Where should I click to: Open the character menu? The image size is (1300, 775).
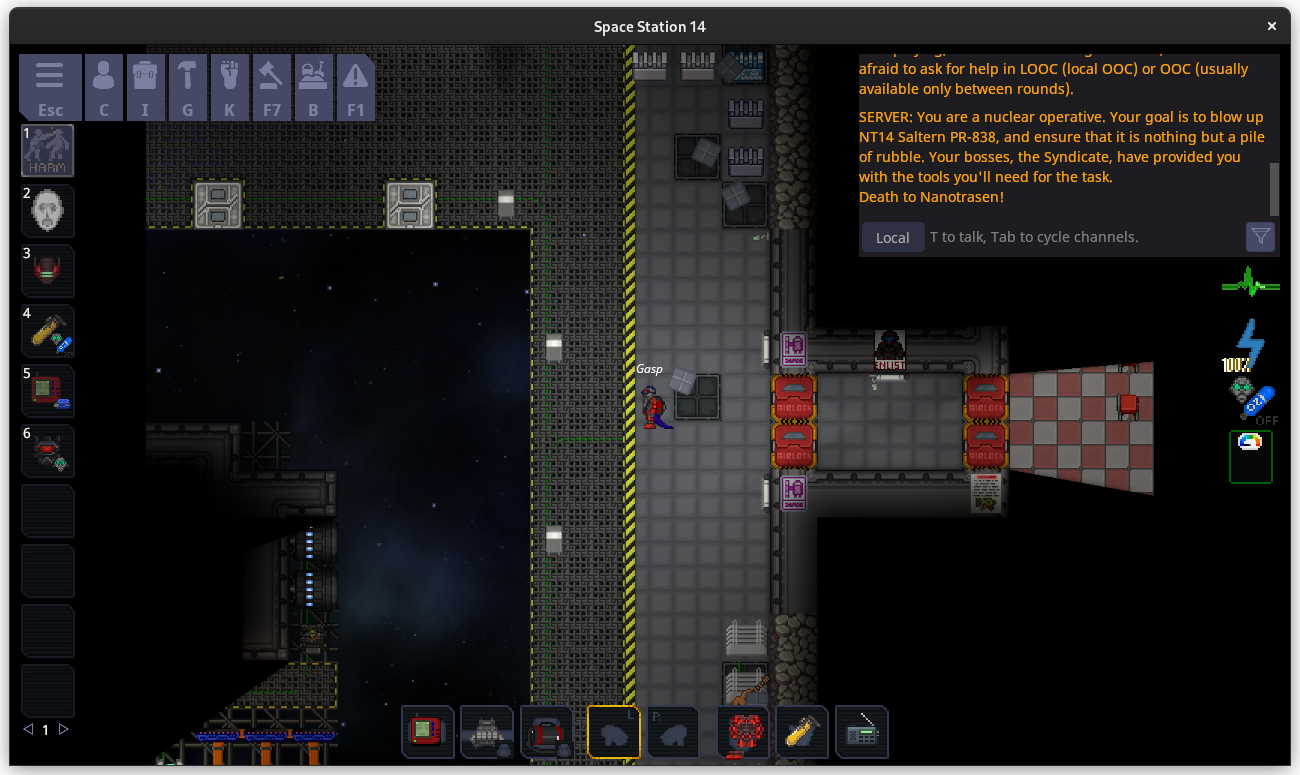[104, 87]
